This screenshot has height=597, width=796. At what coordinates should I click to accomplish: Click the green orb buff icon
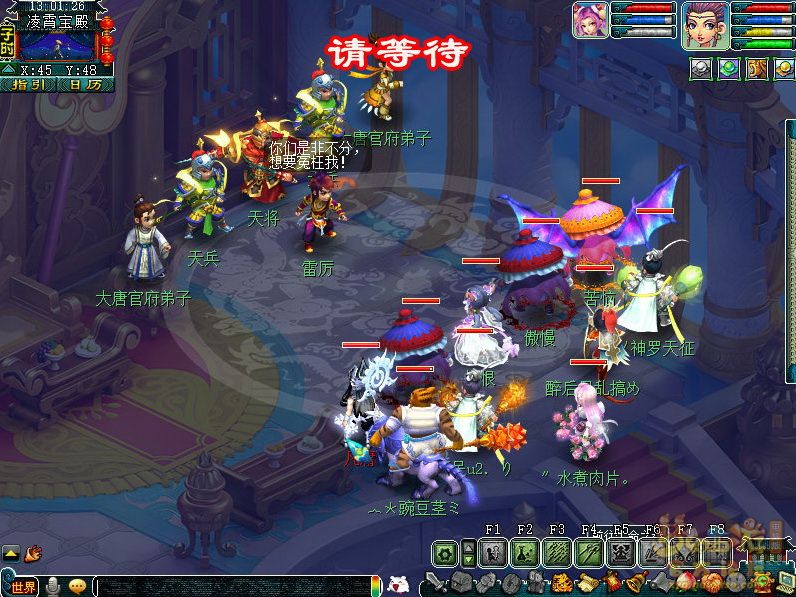pos(729,68)
